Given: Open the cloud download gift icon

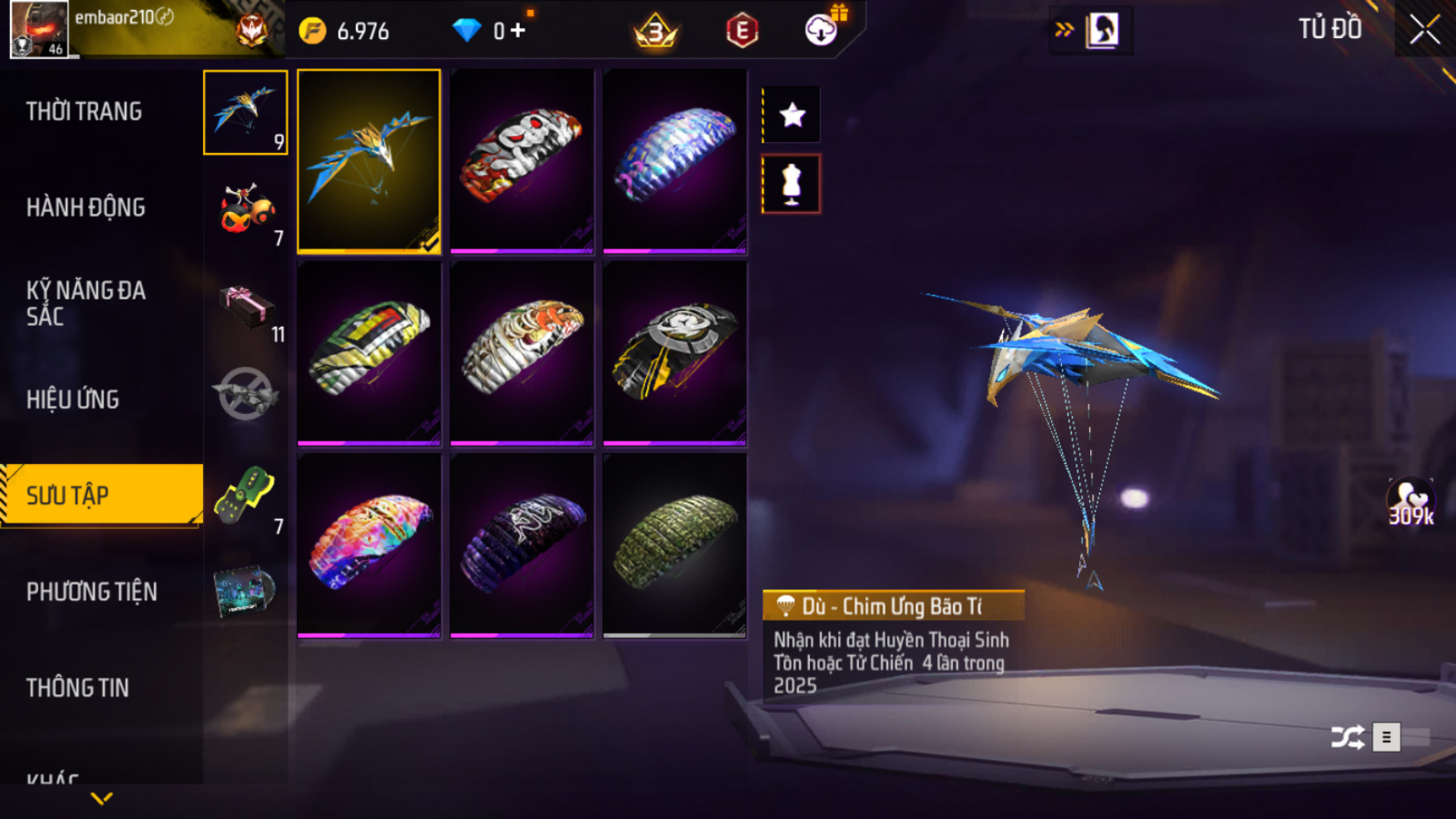Looking at the screenshot, I should click(822, 30).
